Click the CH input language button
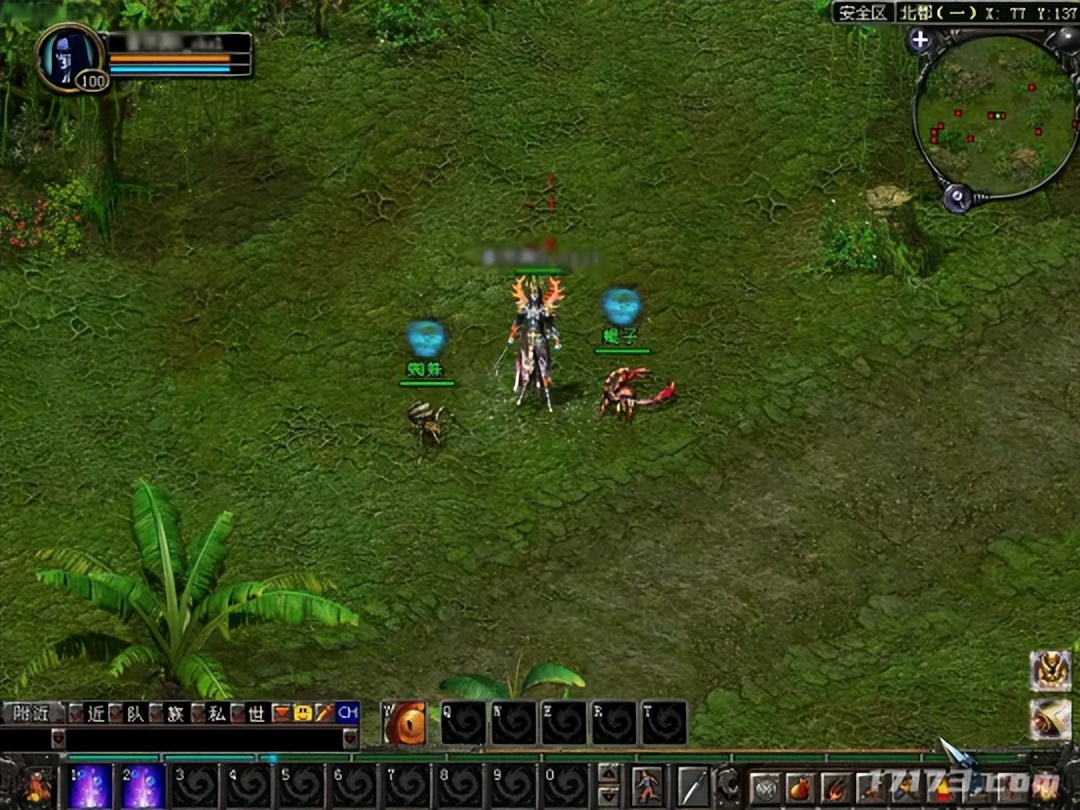 347,713
